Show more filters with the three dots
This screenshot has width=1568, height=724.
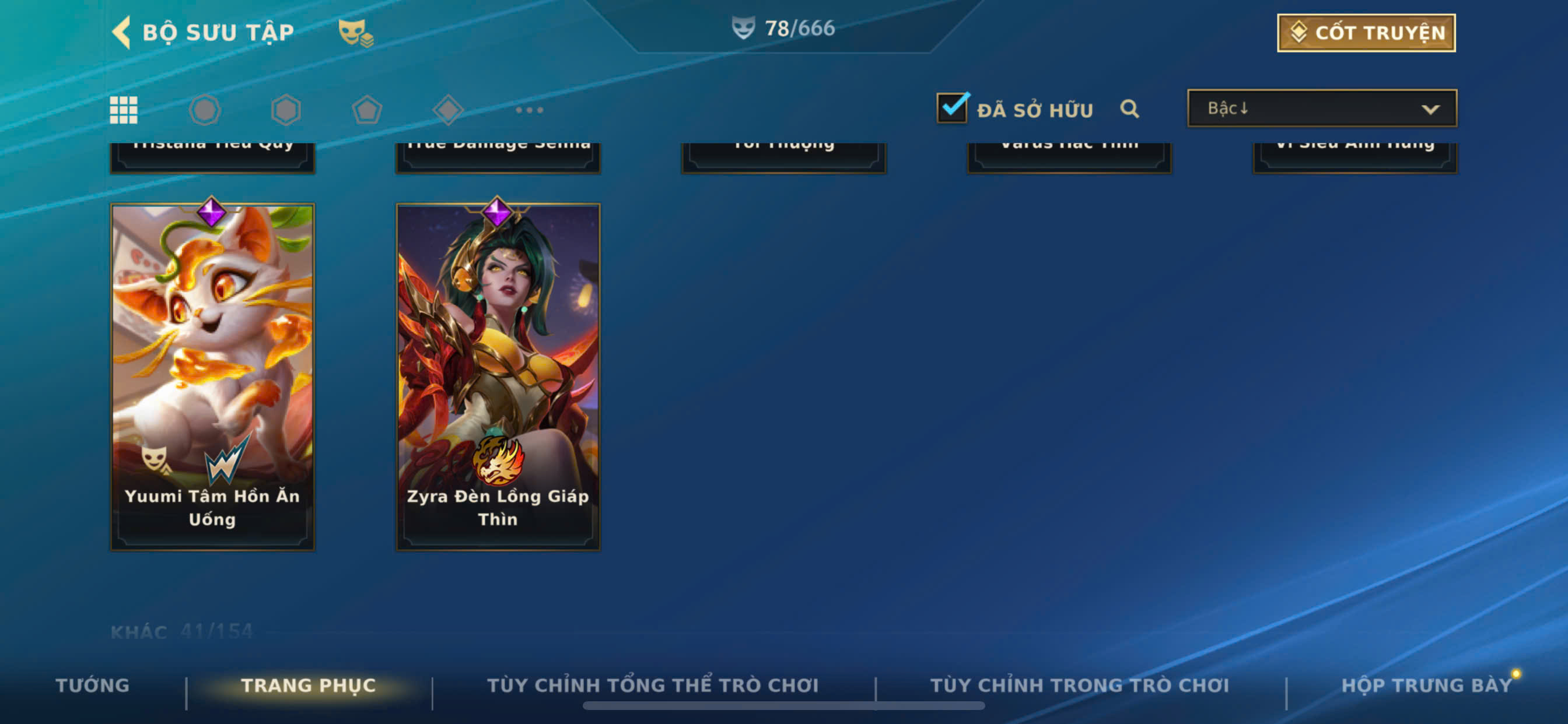click(x=529, y=110)
